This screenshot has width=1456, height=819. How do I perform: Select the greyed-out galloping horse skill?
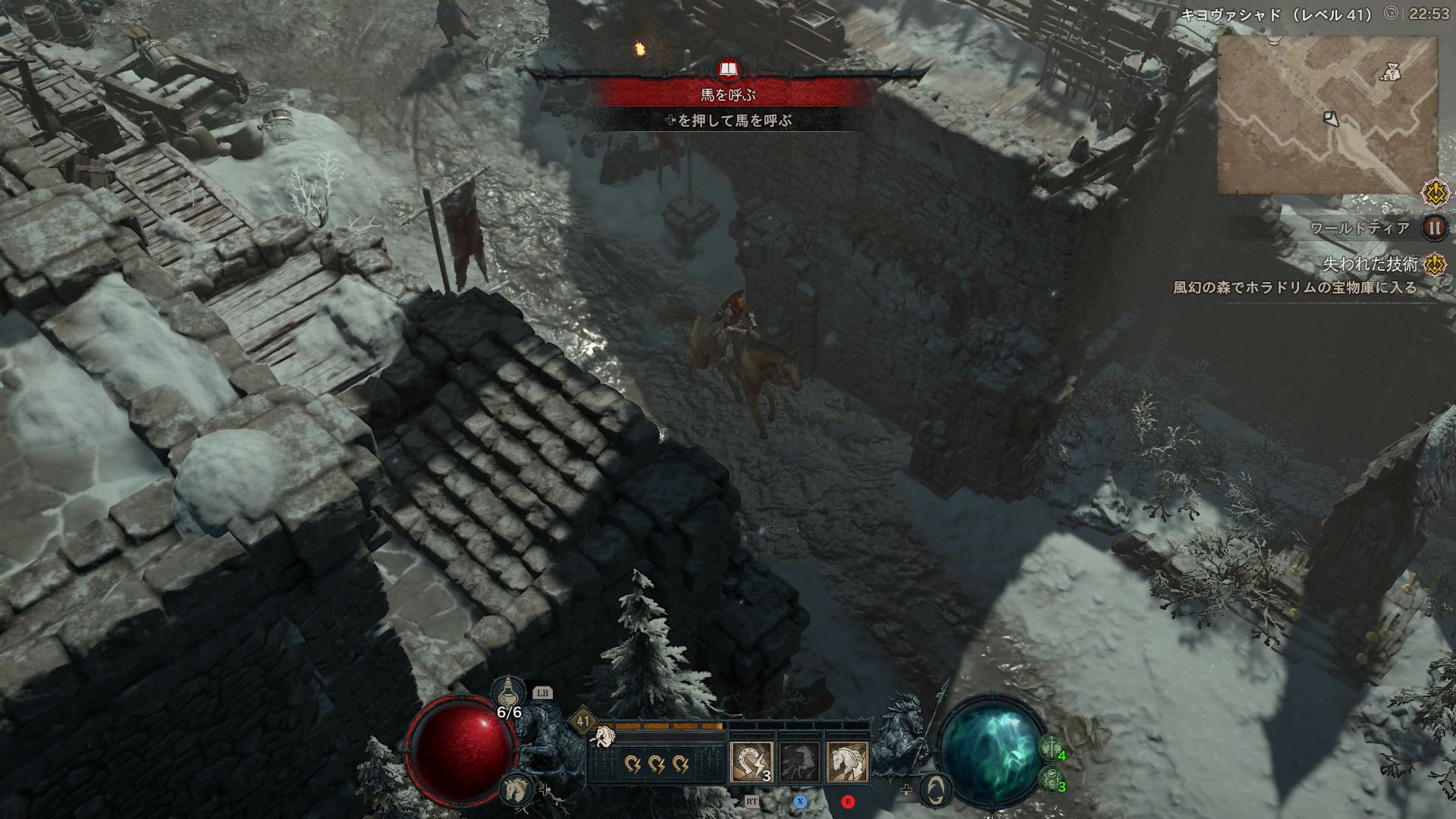pyautogui.click(x=799, y=762)
